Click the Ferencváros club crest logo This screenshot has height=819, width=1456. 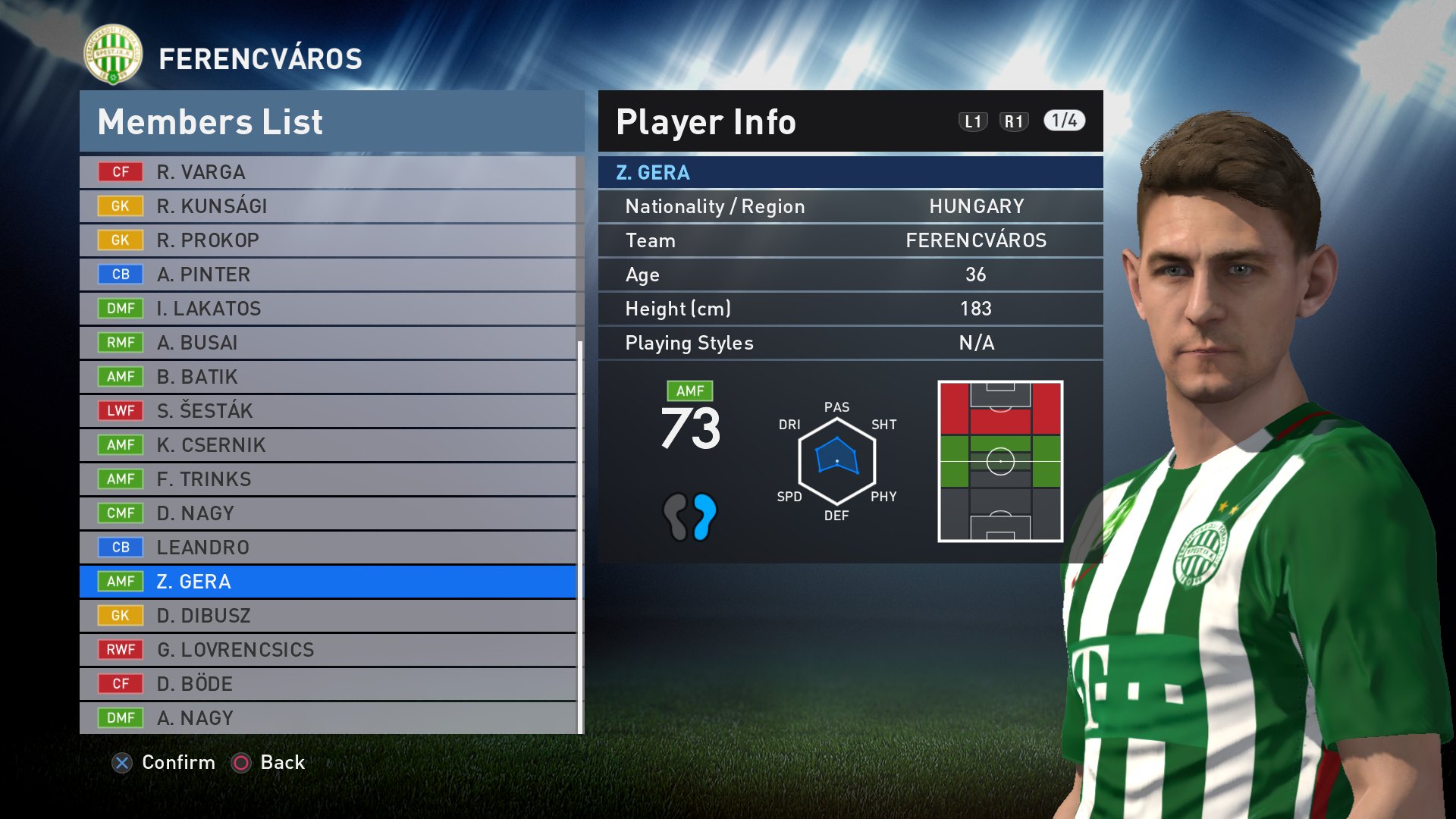point(112,54)
